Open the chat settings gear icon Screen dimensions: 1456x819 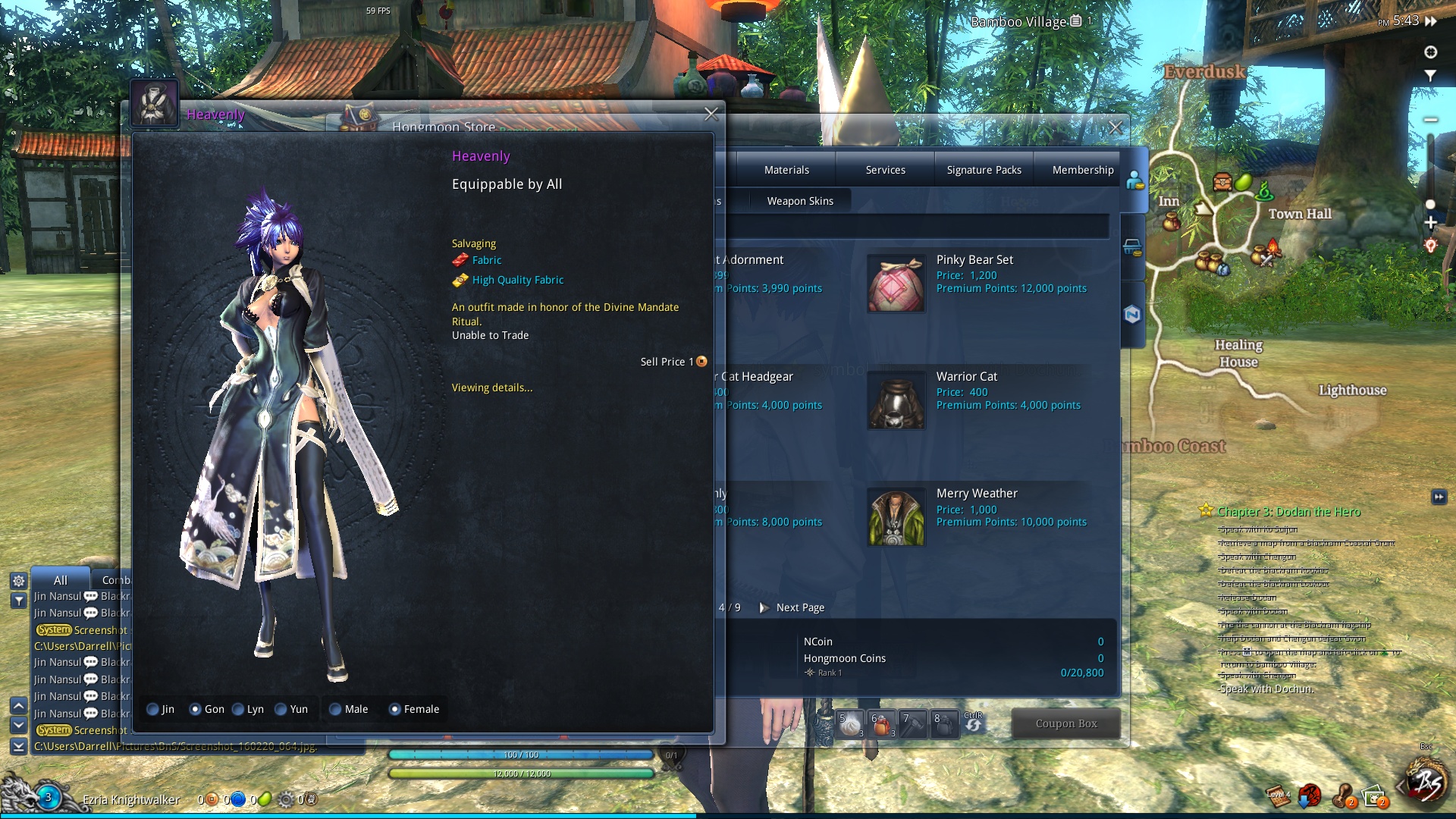19,581
